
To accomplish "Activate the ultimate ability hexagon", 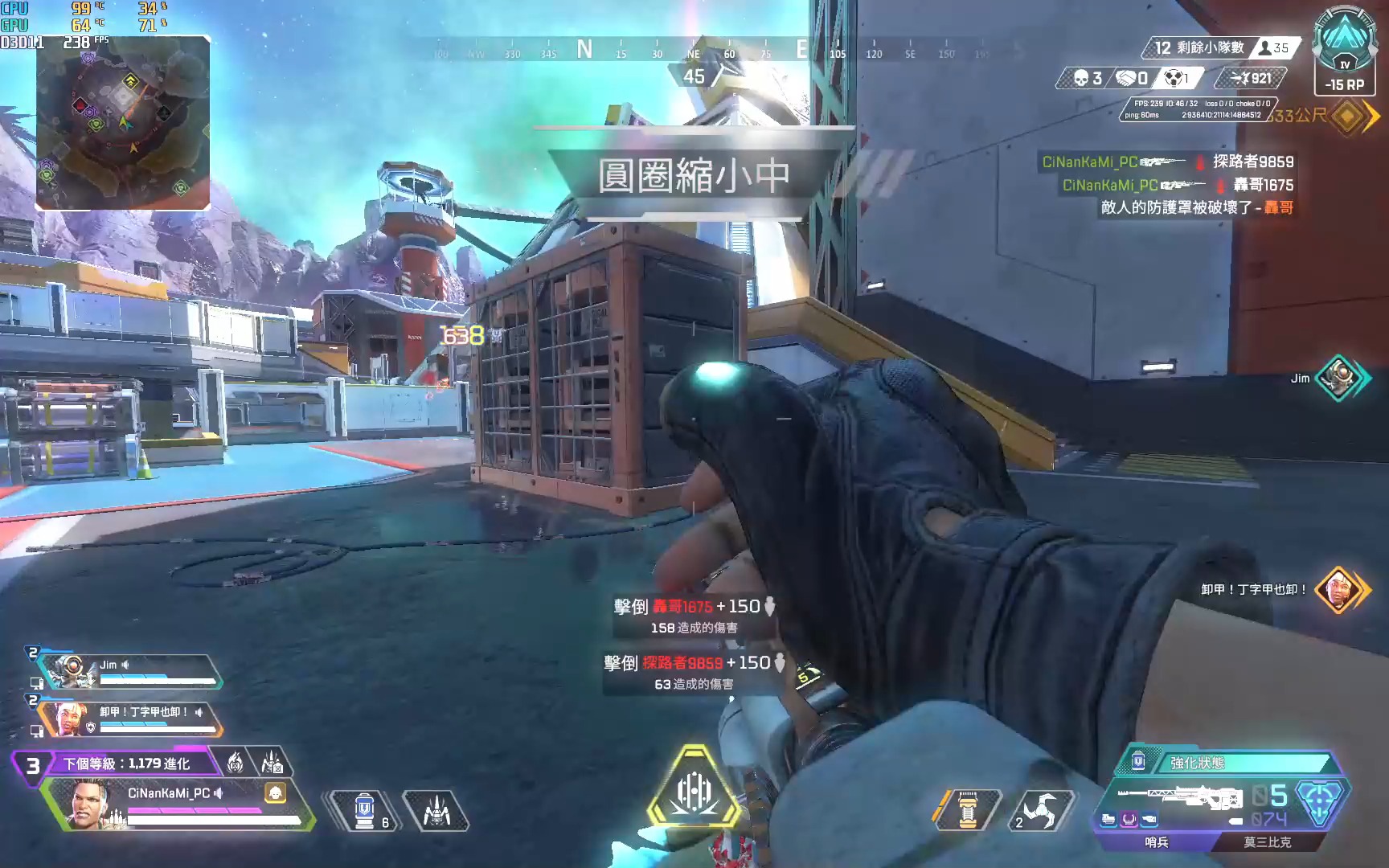I will click(x=693, y=791).
